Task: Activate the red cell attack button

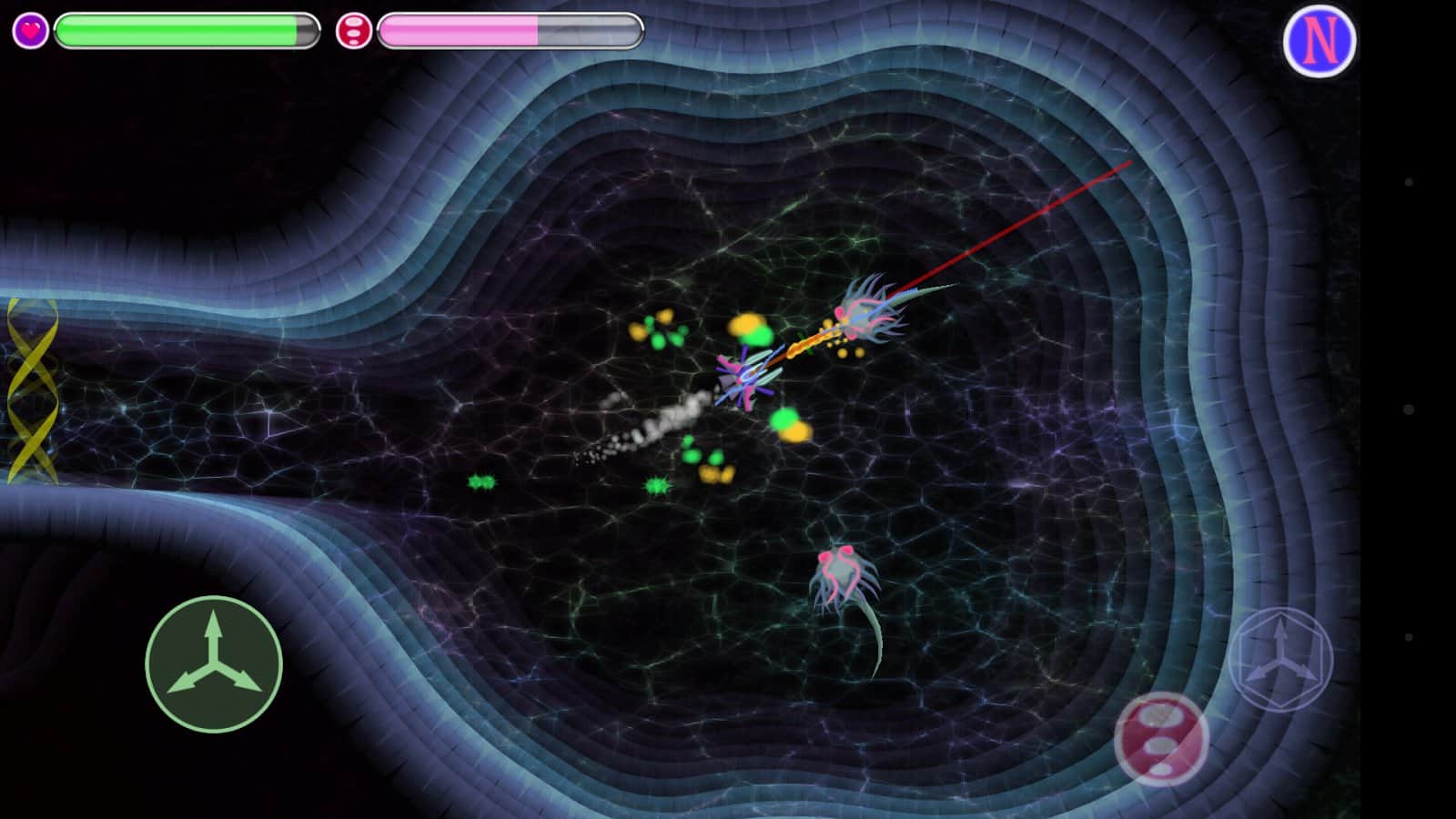Action: tap(1161, 738)
